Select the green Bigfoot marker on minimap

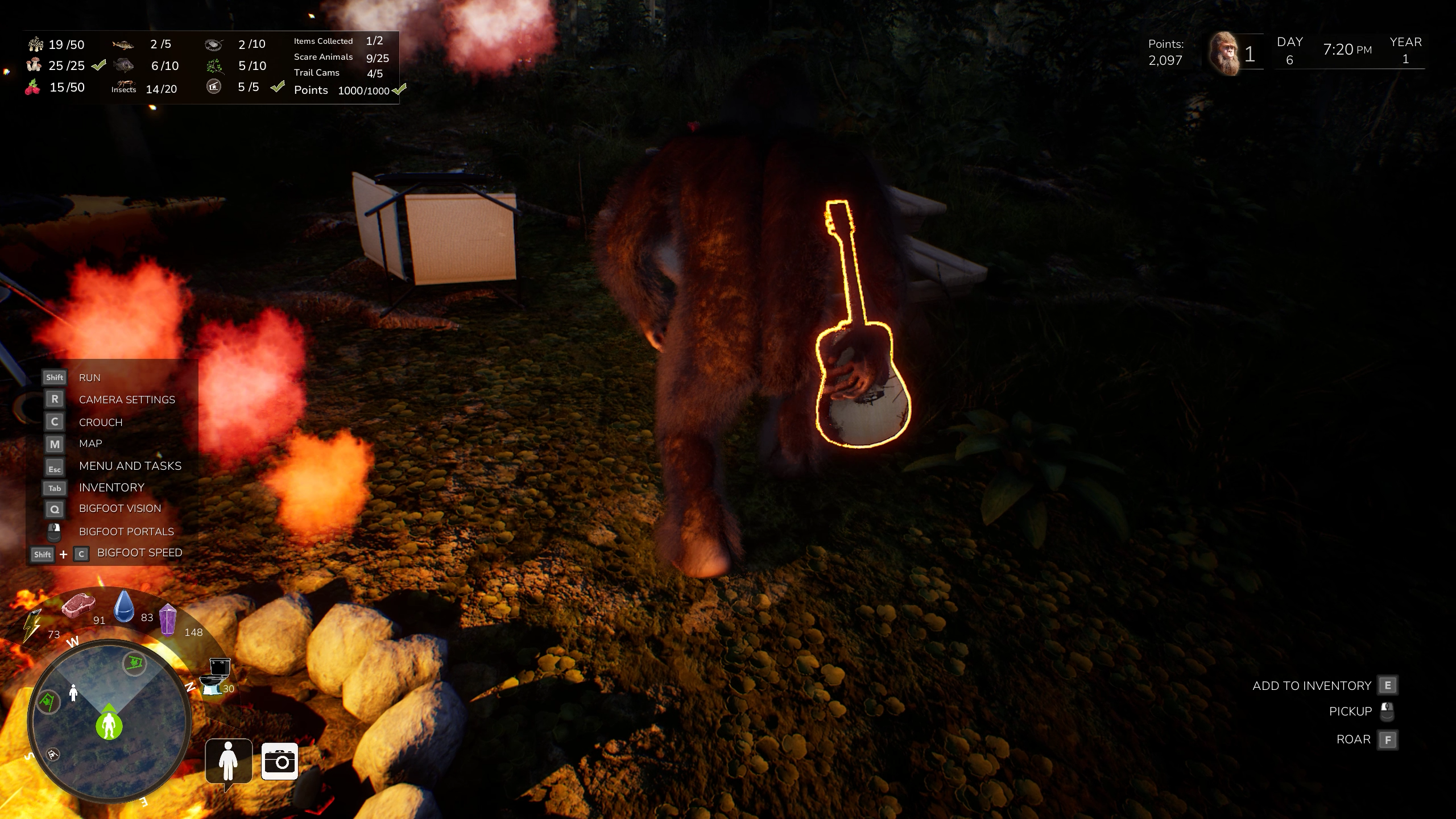109,725
